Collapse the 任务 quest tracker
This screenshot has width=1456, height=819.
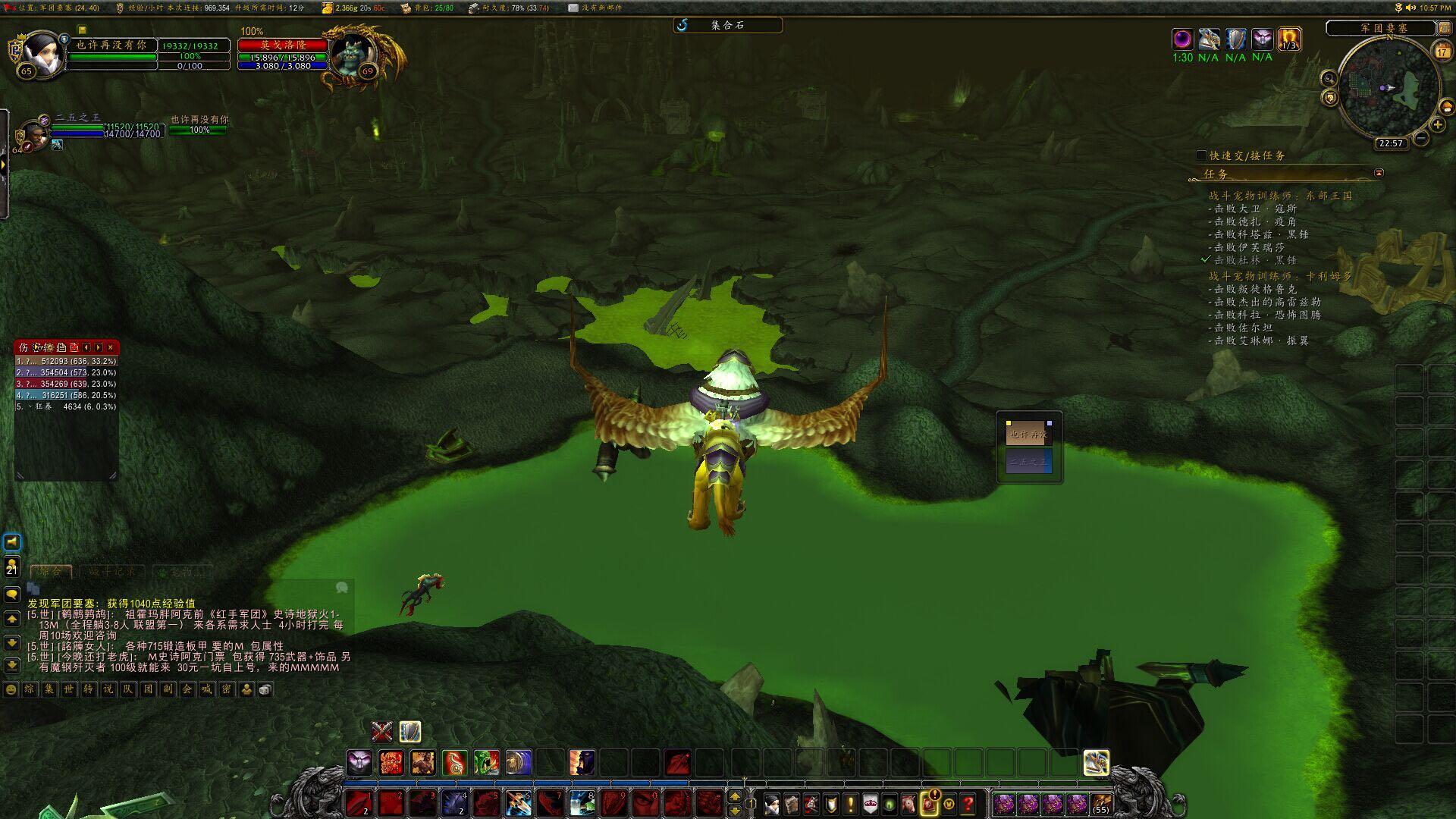[1379, 173]
